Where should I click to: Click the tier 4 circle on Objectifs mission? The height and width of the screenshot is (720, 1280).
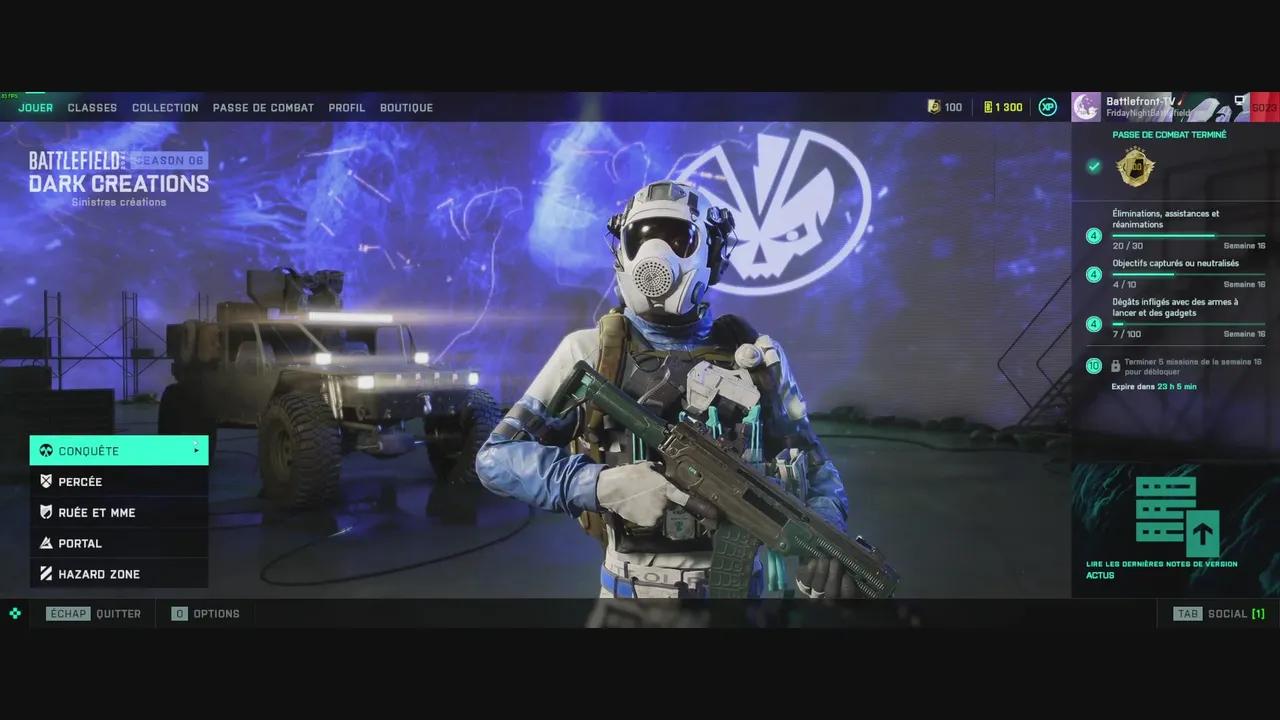[1093, 274]
